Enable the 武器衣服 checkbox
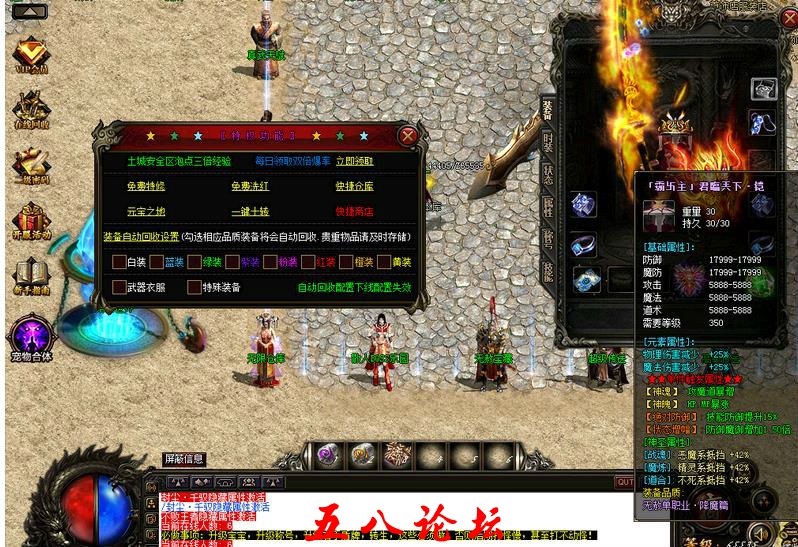The width and height of the screenshot is (798, 547). tap(118, 287)
